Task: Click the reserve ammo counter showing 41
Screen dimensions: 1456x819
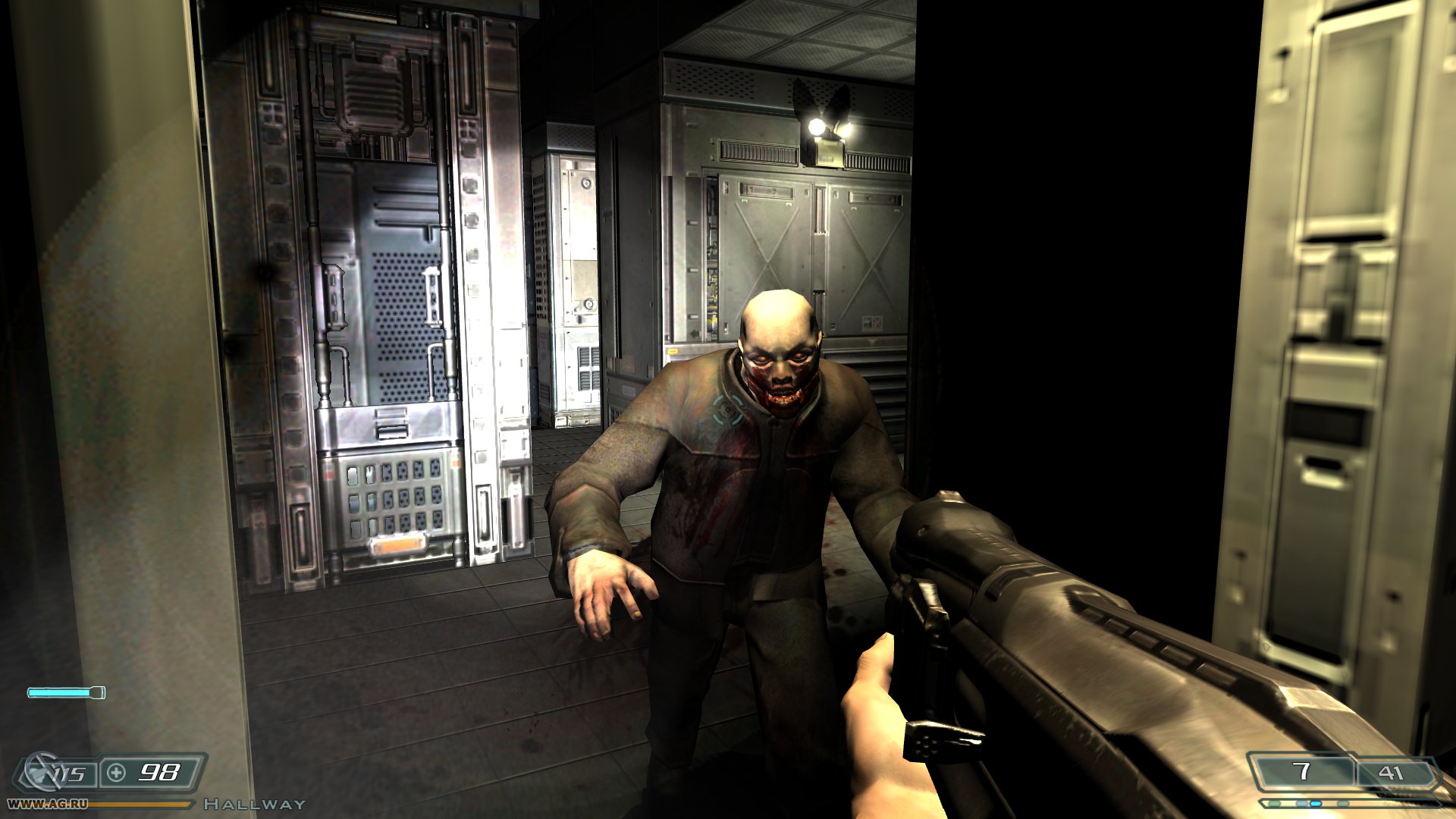Action: pos(1390,772)
